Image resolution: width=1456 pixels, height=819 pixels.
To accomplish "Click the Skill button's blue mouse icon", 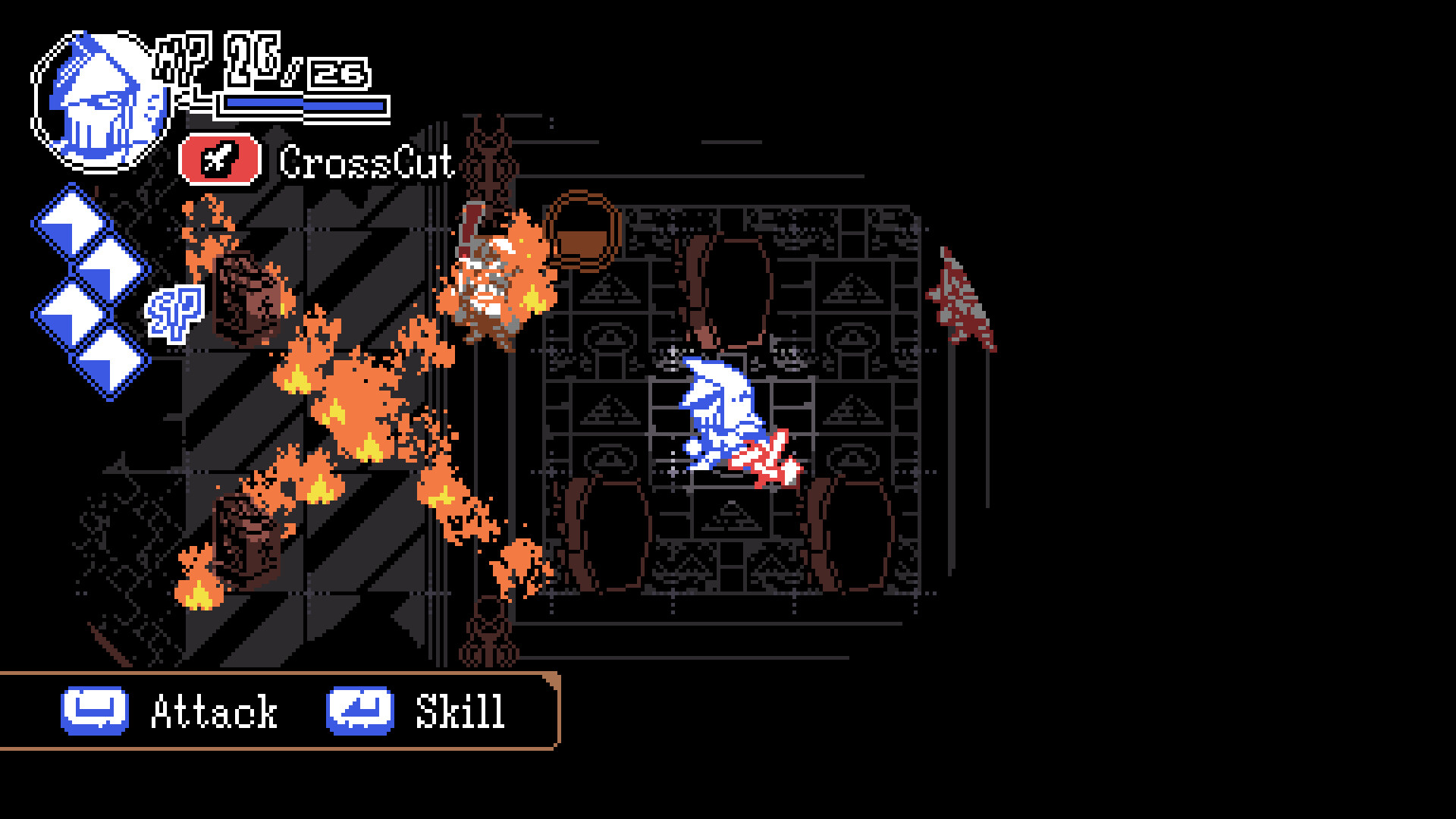I will [359, 710].
